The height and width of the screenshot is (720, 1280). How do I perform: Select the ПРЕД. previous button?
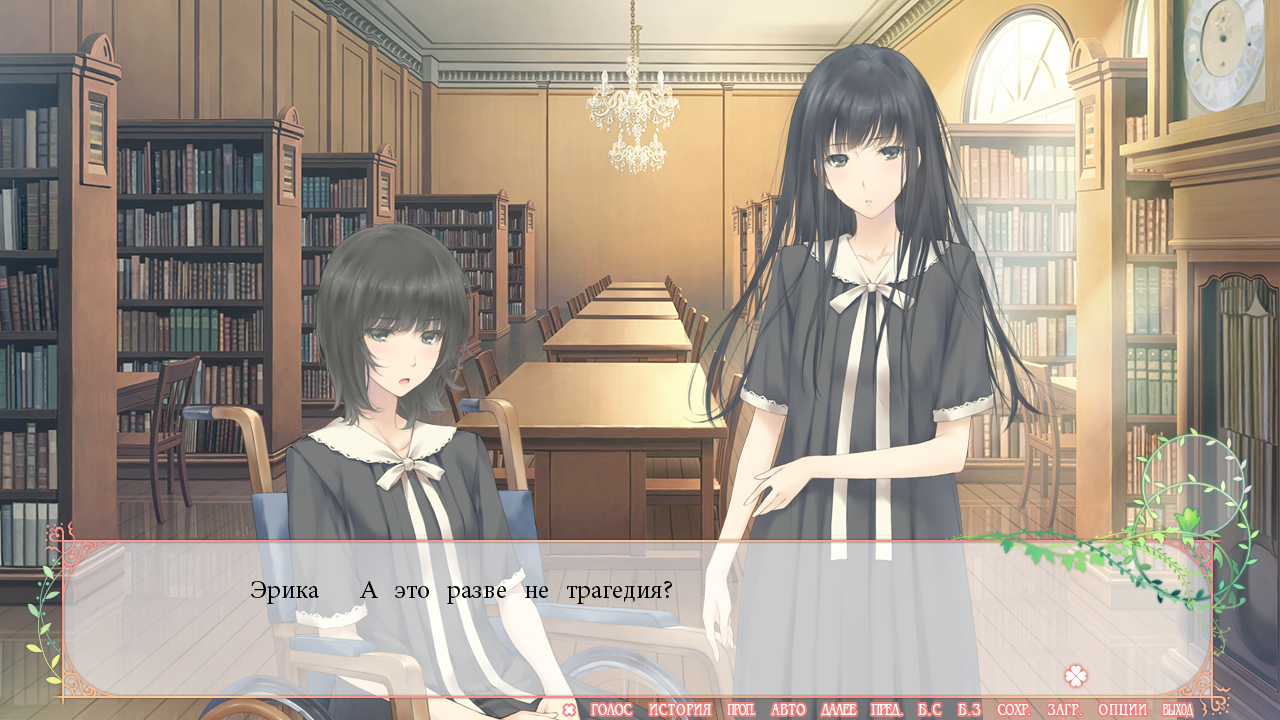[x=887, y=710]
